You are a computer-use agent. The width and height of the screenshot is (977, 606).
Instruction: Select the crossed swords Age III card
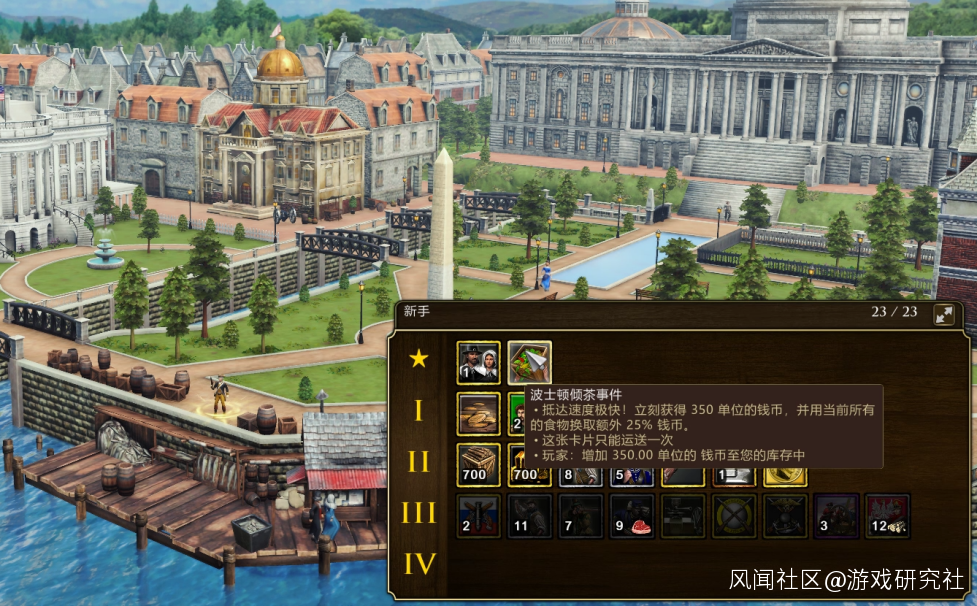point(734,515)
